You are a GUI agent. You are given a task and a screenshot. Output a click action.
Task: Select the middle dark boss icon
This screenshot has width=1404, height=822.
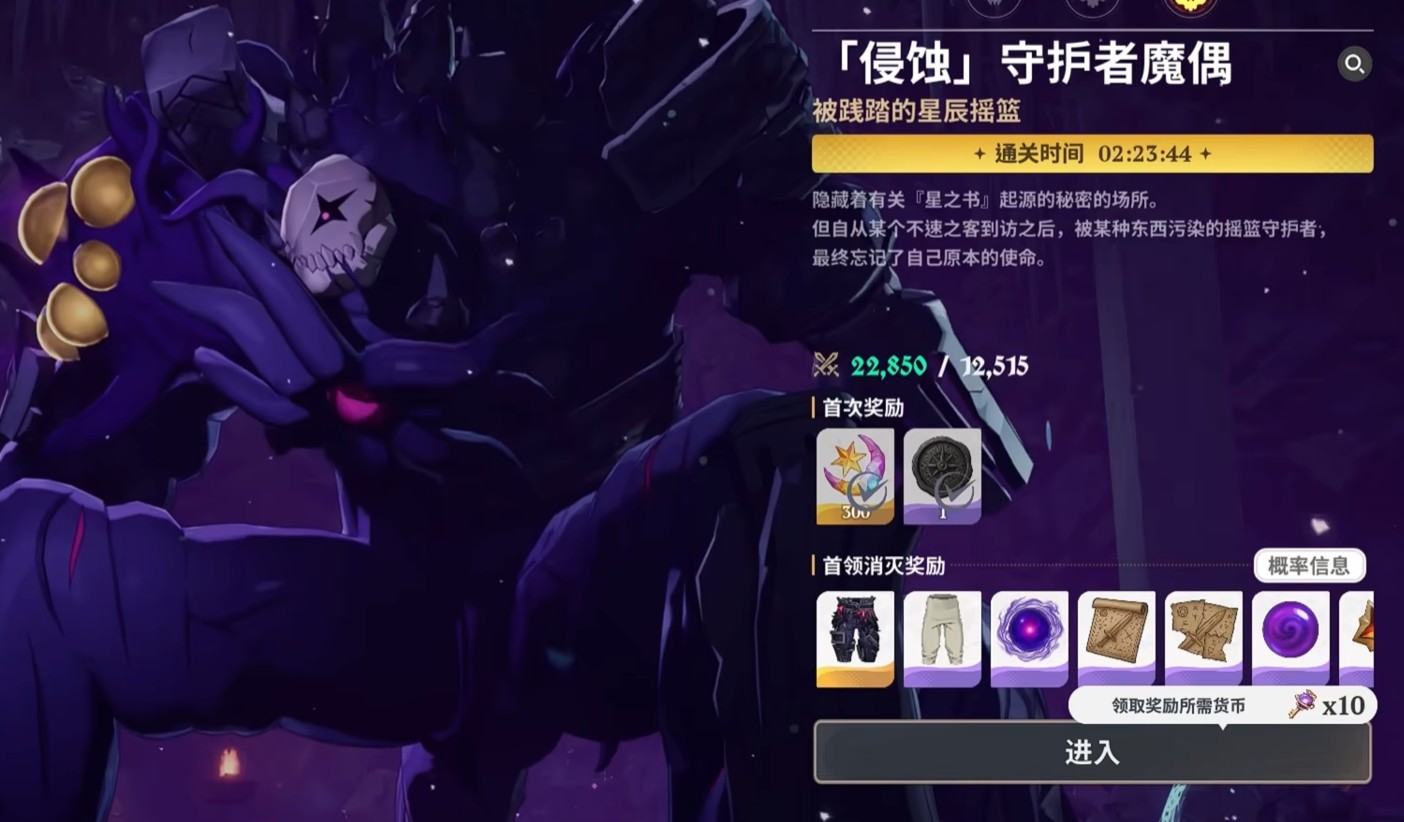(x=1092, y=5)
